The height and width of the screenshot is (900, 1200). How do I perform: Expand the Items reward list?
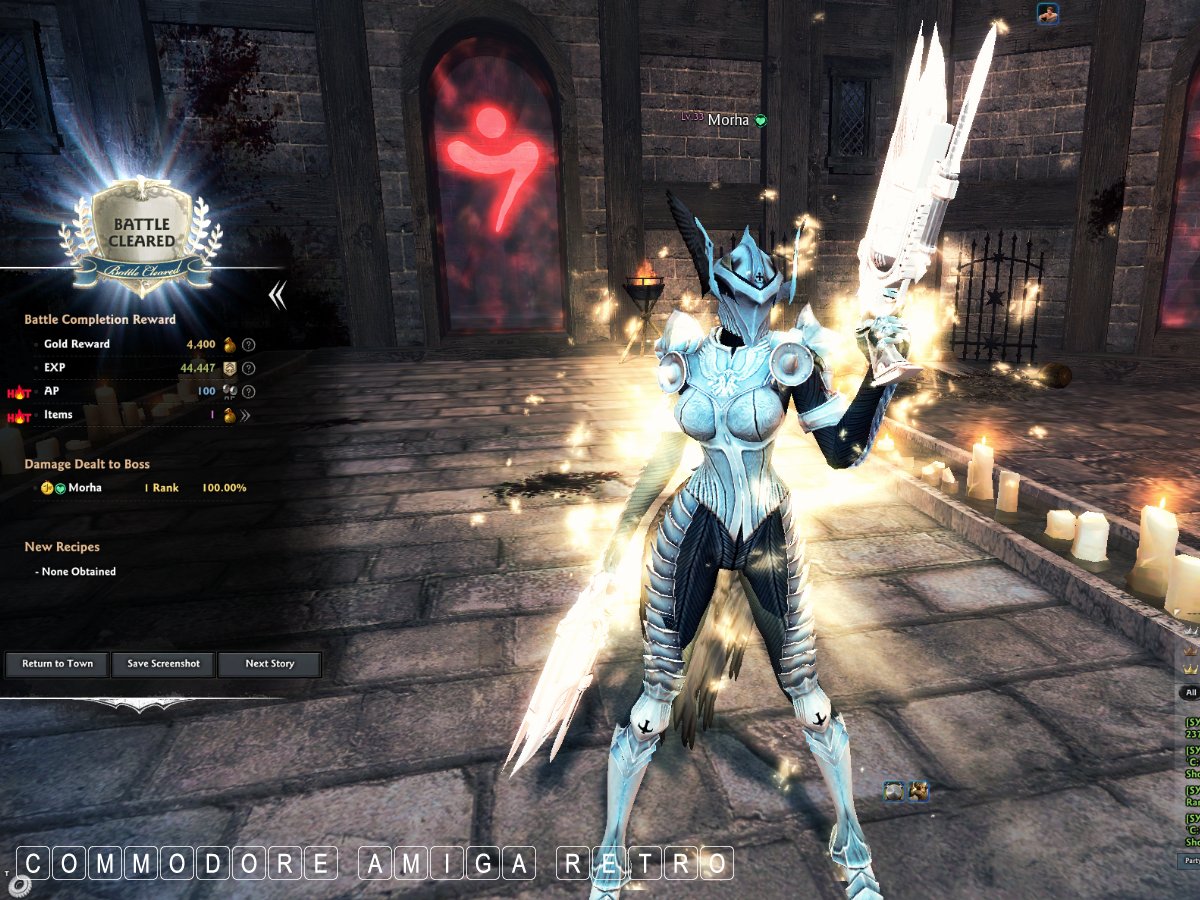click(x=245, y=416)
